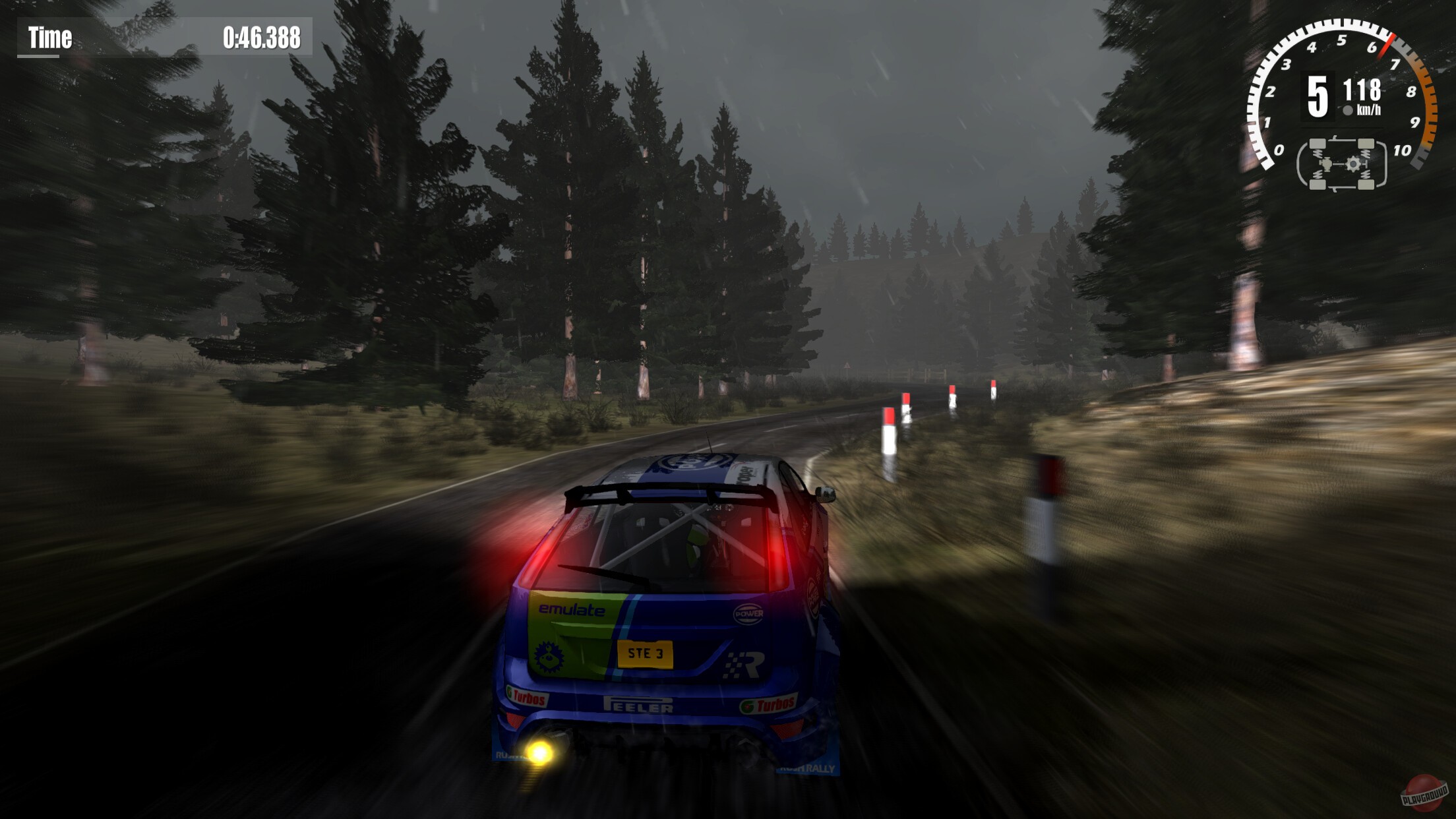Click the elapsed time value 0:46.388
The width and height of the screenshot is (1456, 819).
pos(260,38)
